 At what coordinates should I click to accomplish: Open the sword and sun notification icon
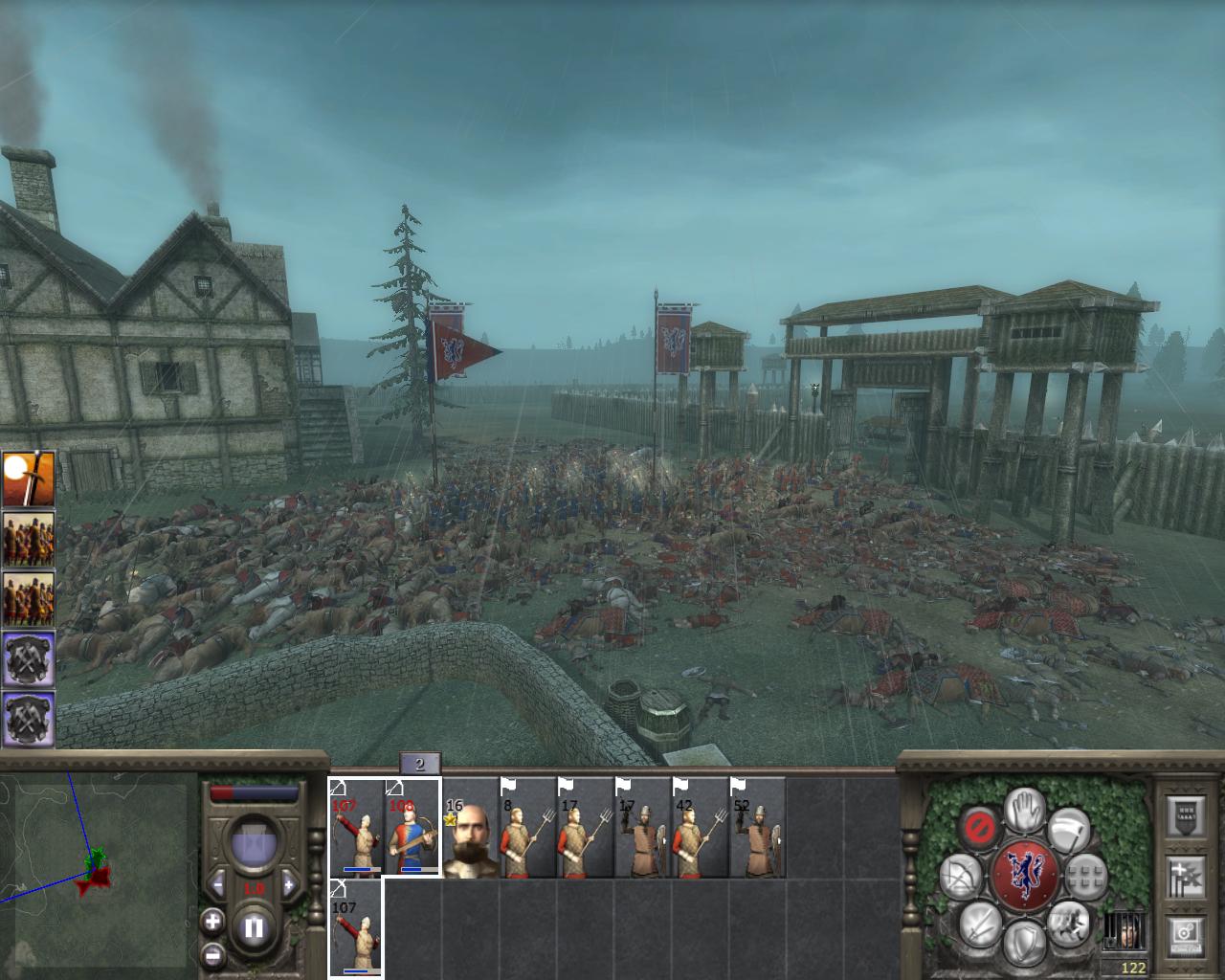(28, 479)
